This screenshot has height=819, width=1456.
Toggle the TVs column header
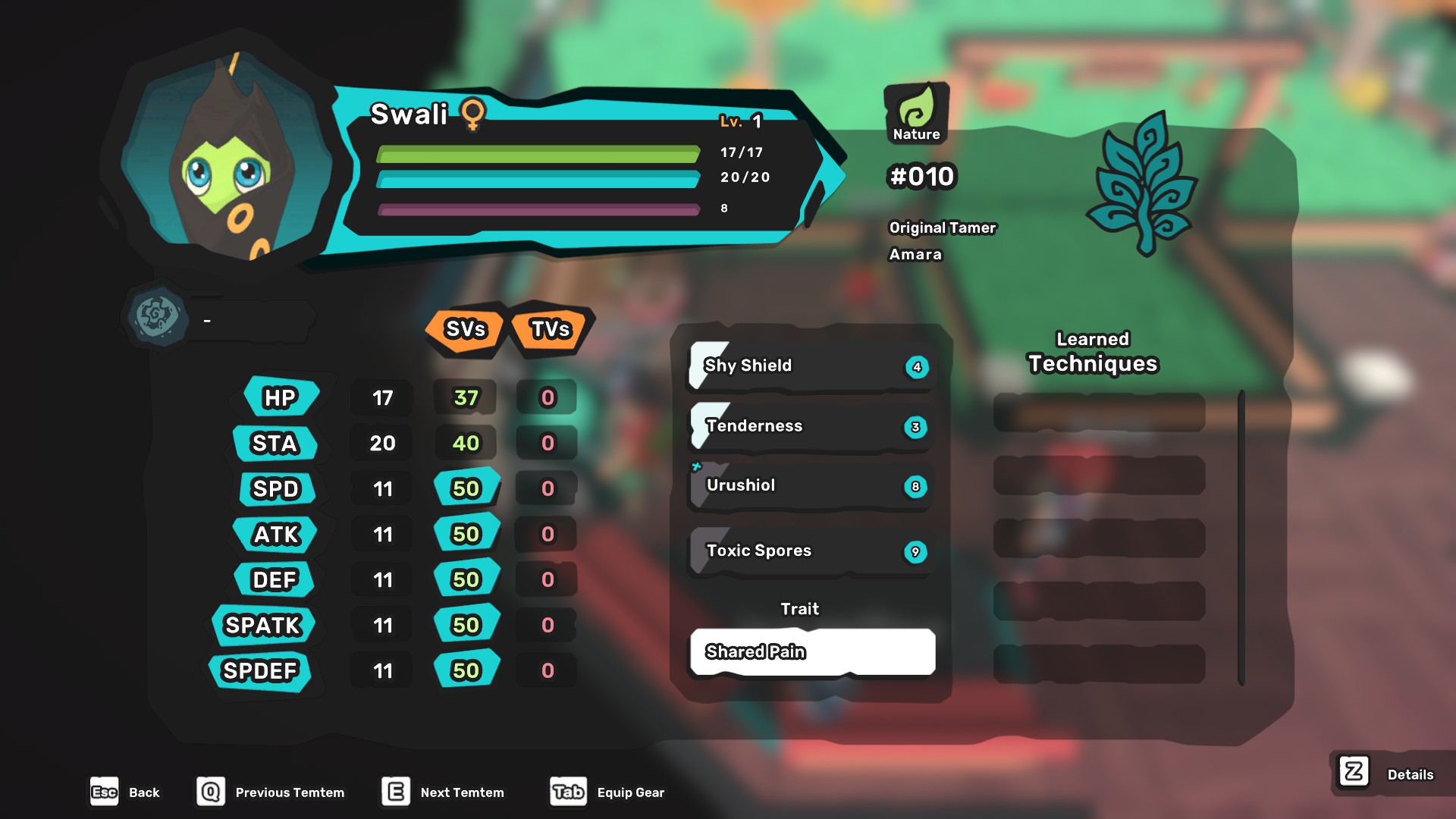(x=548, y=329)
